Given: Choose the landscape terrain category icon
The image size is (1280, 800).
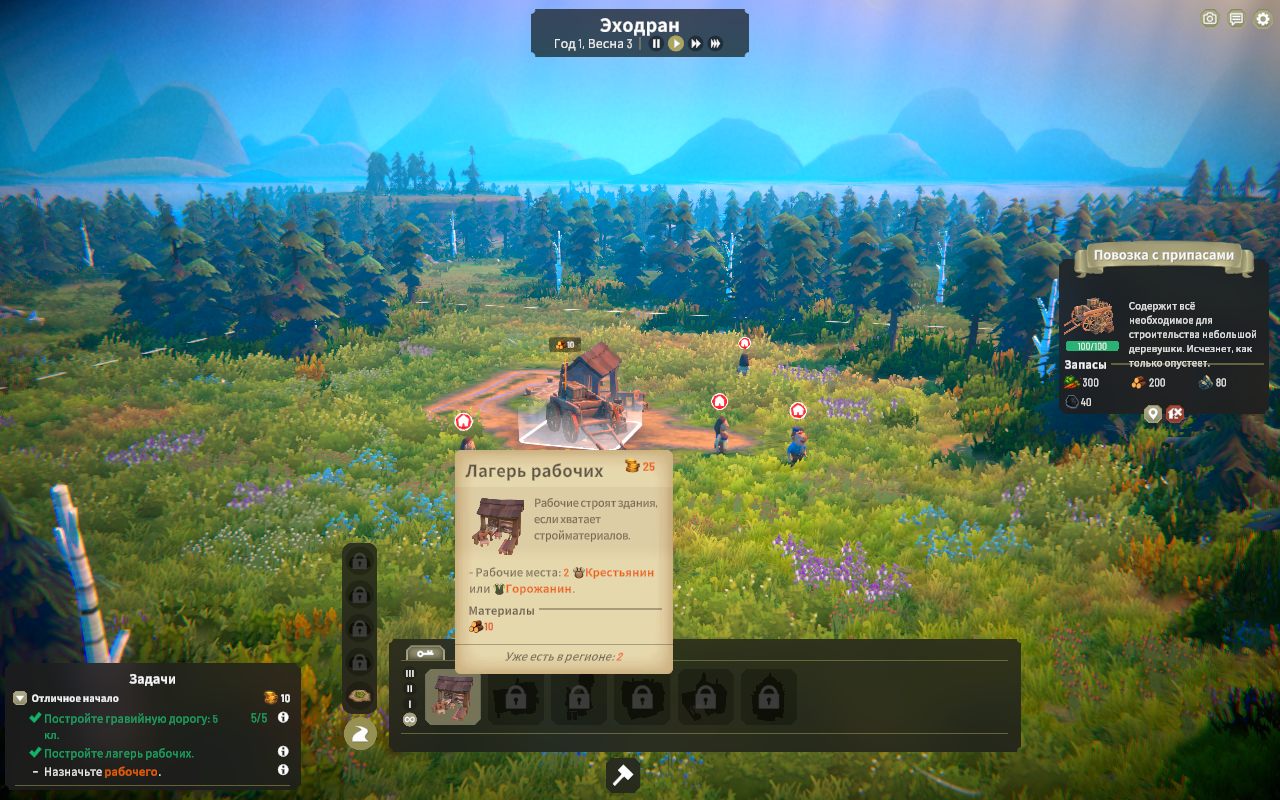Looking at the screenshot, I should 360,695.
